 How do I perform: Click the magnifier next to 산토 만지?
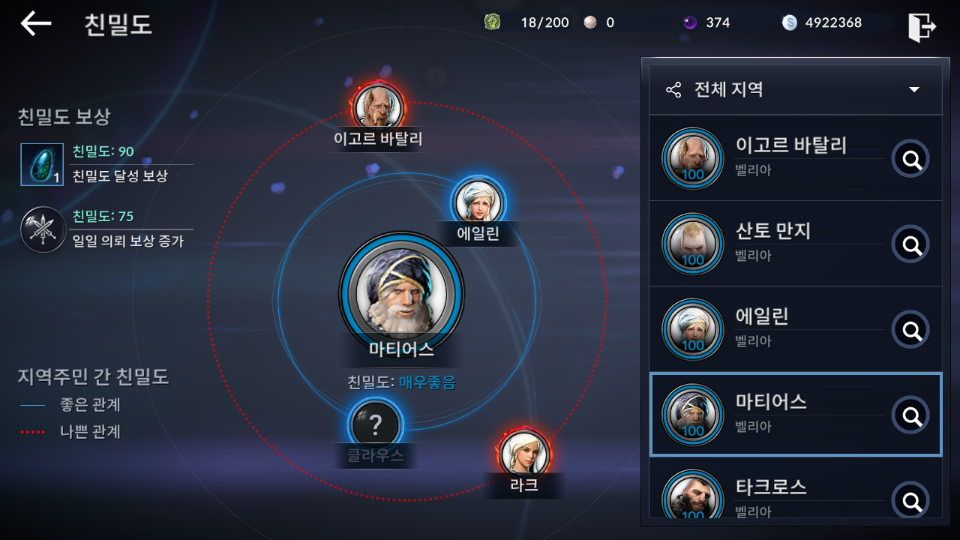[x=910, y=244]
